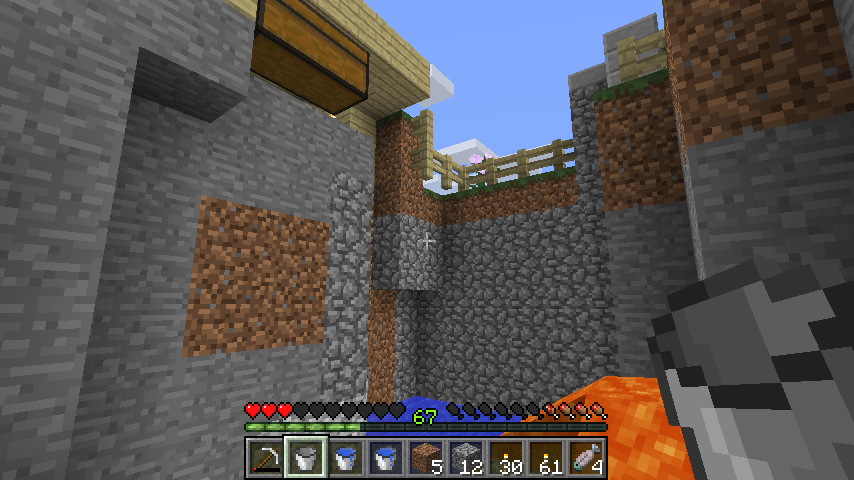Switch to the torch stack of 61

(546, 457)
